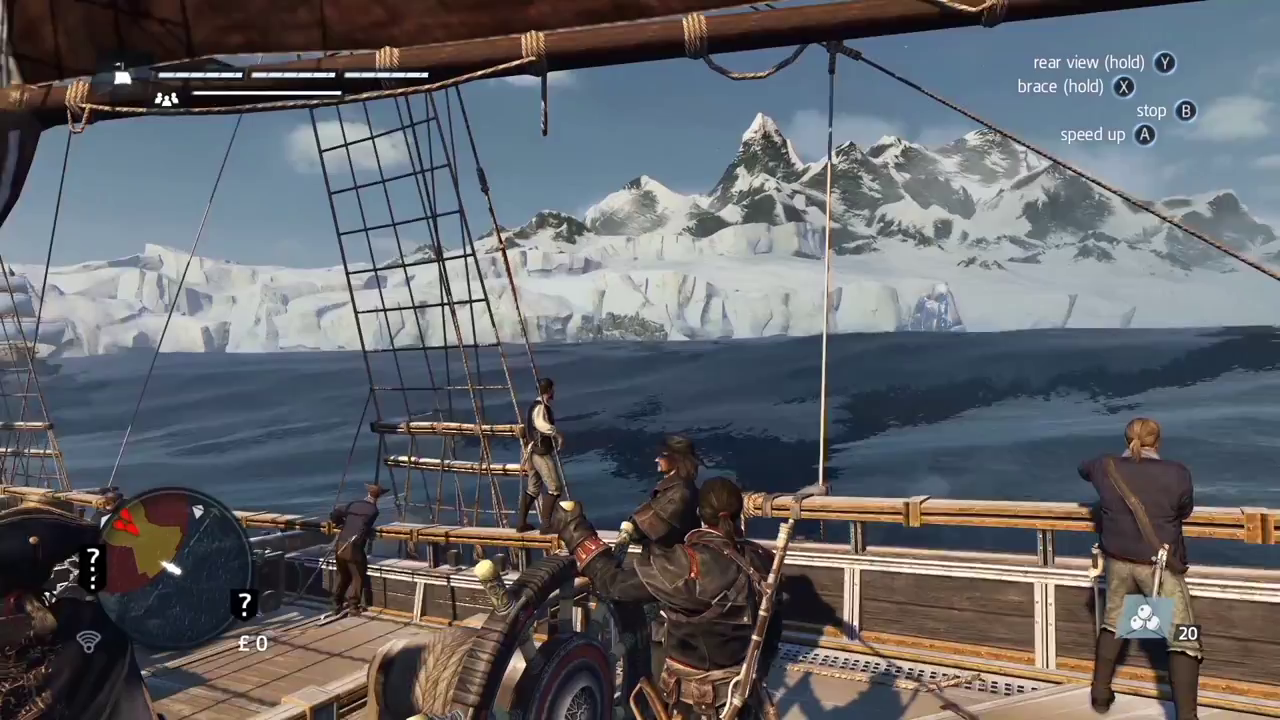
Task: Select the ship icon near the health bar
Action: click(x=120, y=73)
